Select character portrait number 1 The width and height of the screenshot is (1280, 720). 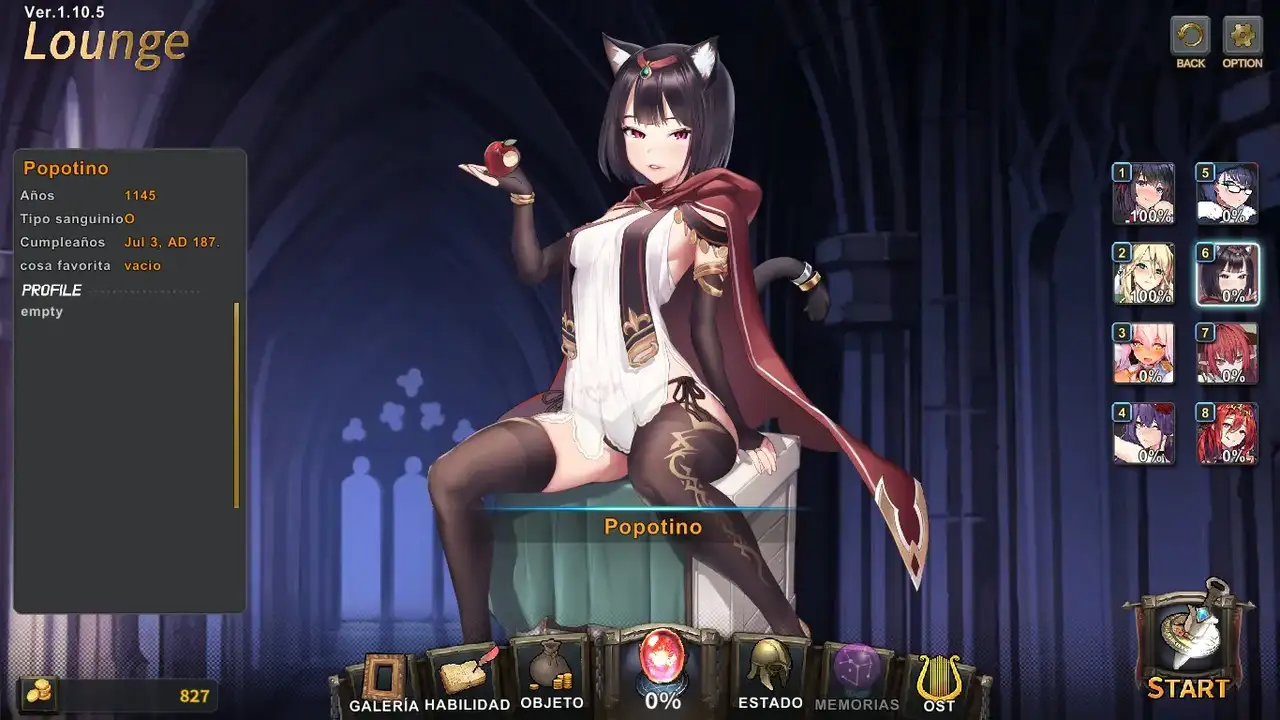pos(1144,194)
